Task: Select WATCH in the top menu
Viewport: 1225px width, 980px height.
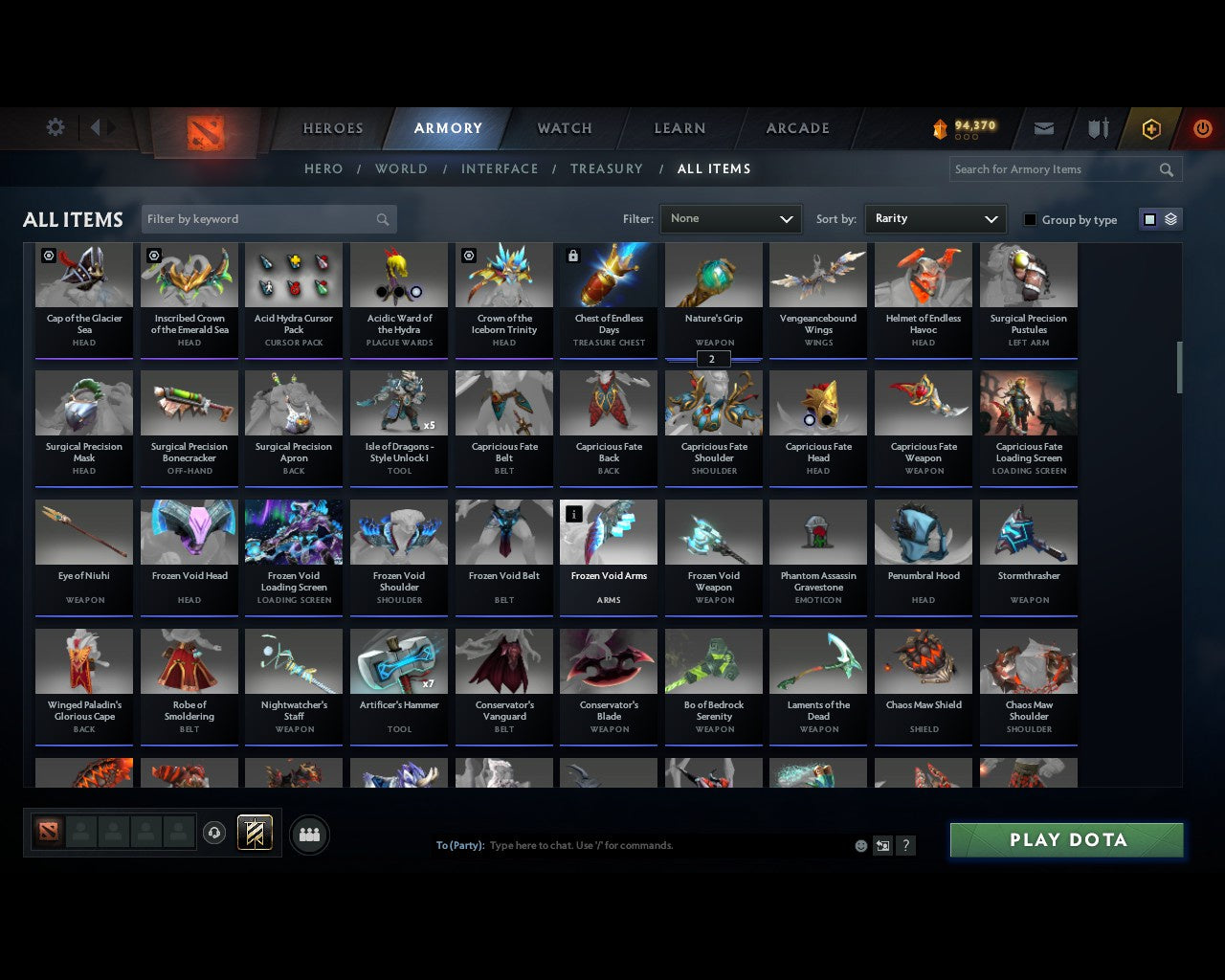Action: click(x=564, y=128)
